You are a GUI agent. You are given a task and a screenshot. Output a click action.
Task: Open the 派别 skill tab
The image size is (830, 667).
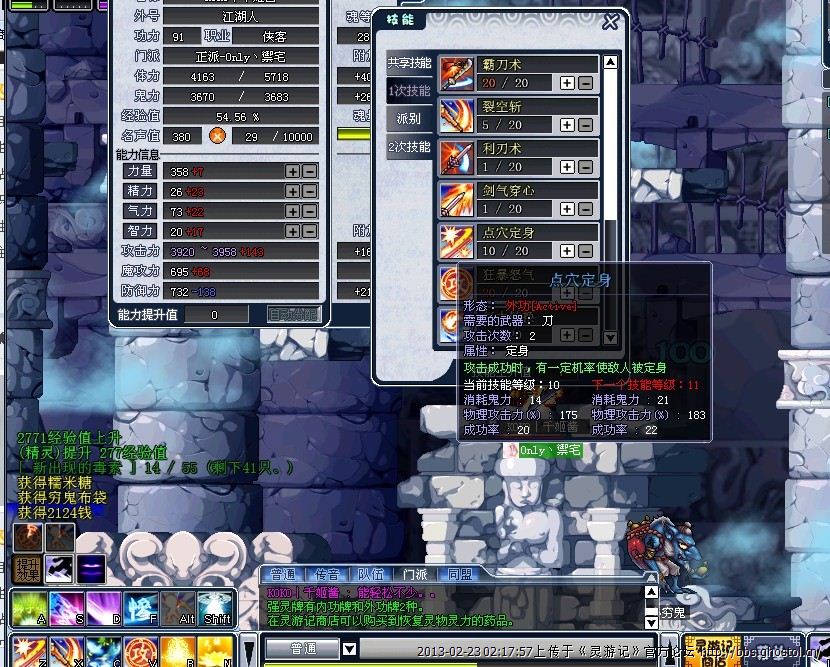tap(408, 119)
